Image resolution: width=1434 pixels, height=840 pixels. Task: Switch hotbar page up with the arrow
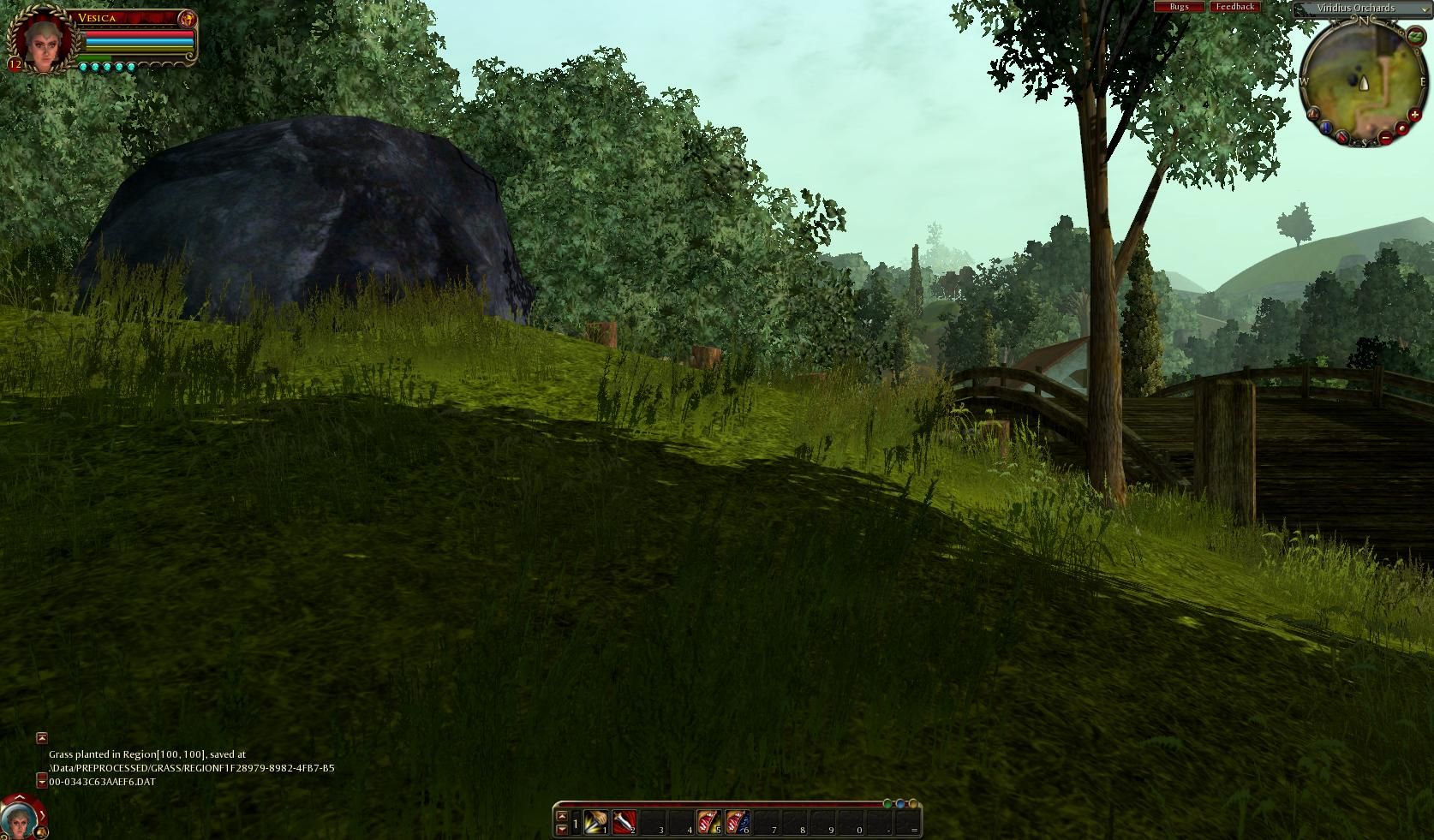point(562,816)
